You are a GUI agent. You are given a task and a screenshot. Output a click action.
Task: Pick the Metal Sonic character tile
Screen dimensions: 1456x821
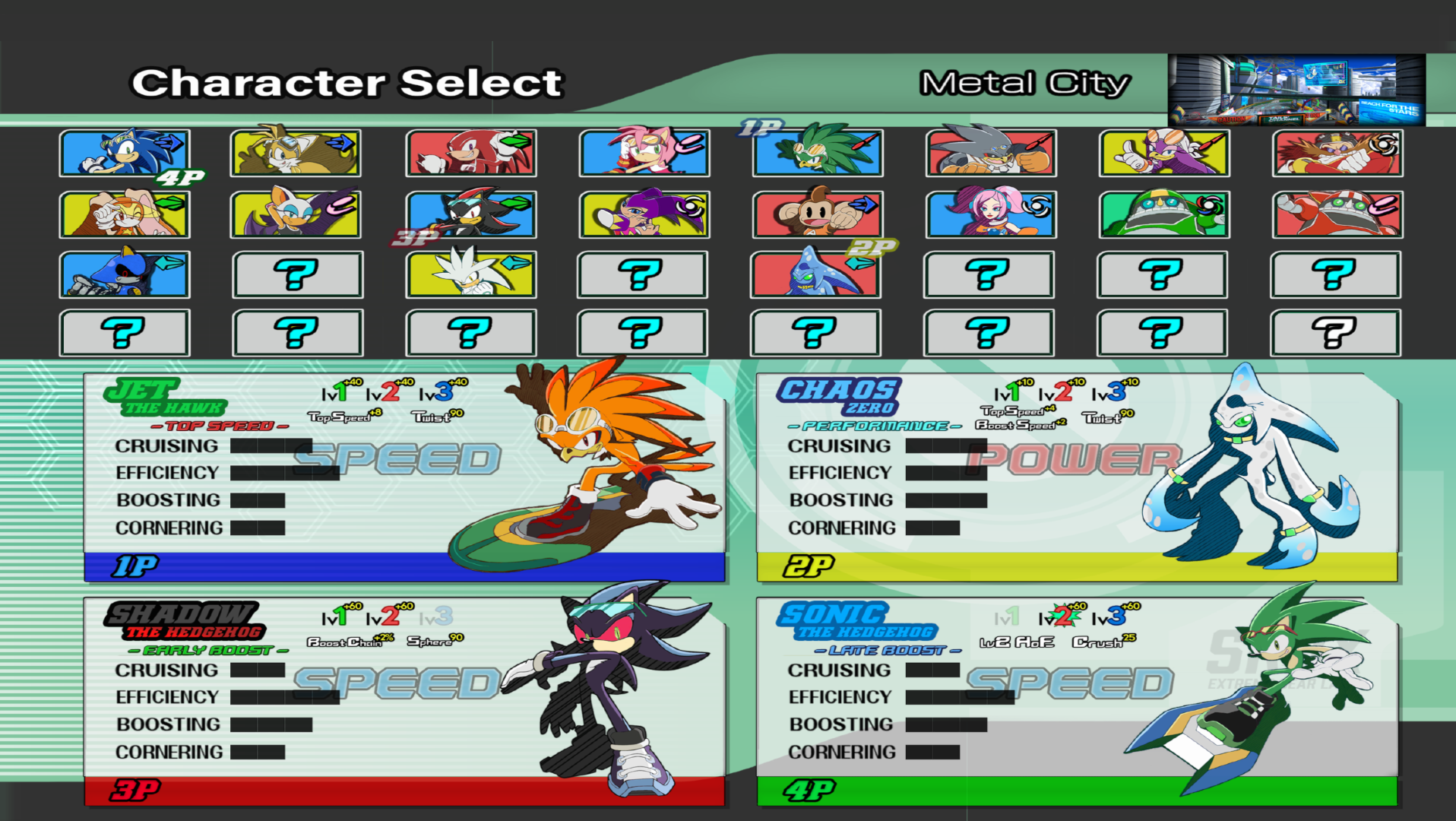pyautogui.click(x=125, y=274)
